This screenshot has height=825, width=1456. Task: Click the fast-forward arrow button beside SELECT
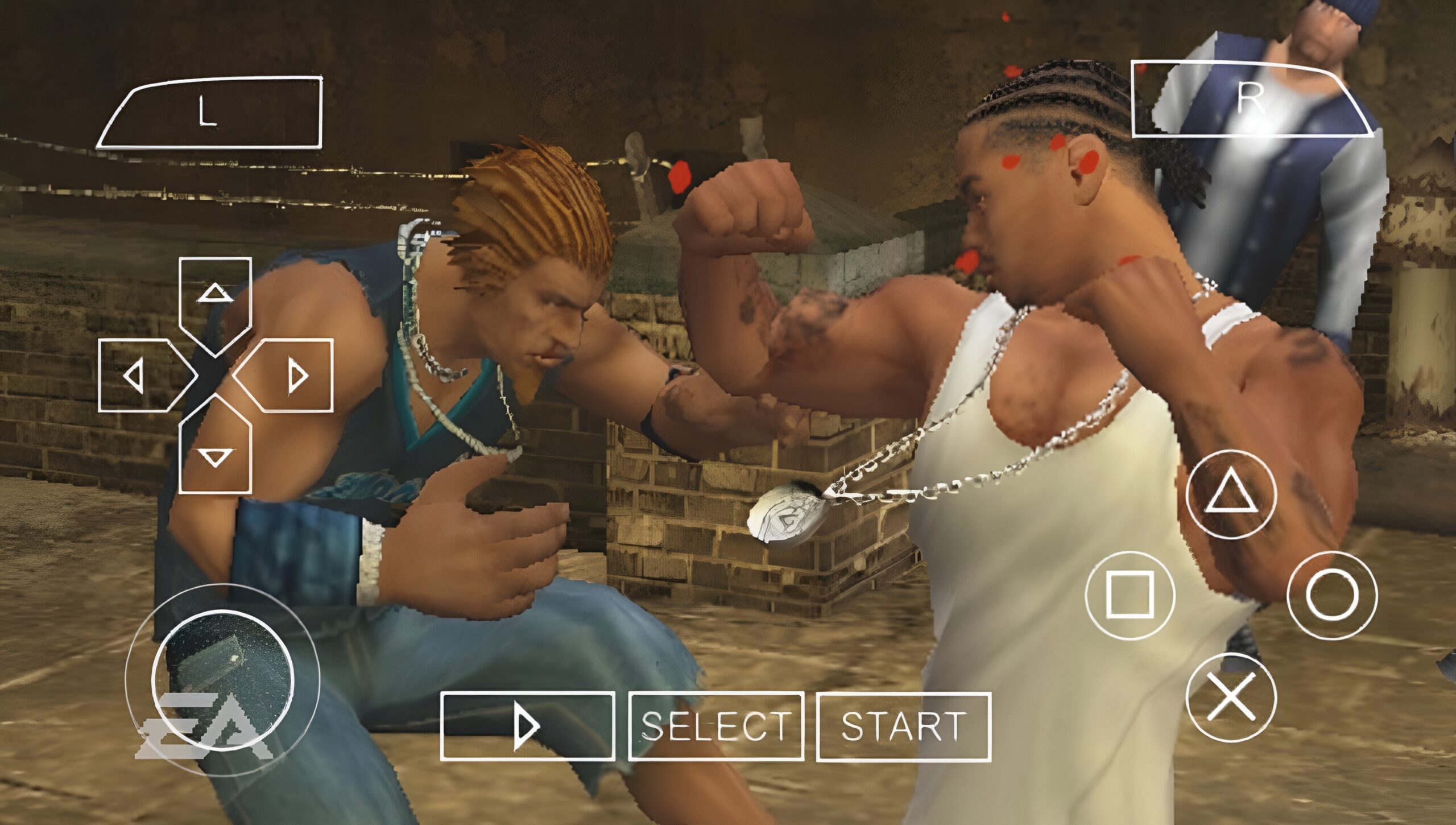click(527, 727)
